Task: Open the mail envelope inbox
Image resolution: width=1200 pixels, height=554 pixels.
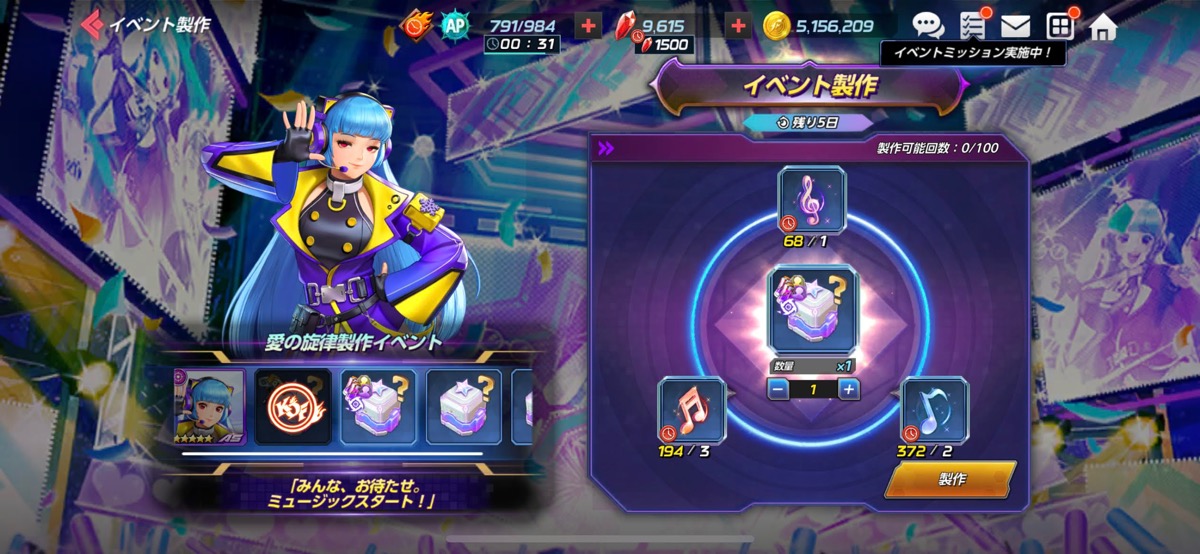Action: pyautogui.click(x=1015, y=26)
